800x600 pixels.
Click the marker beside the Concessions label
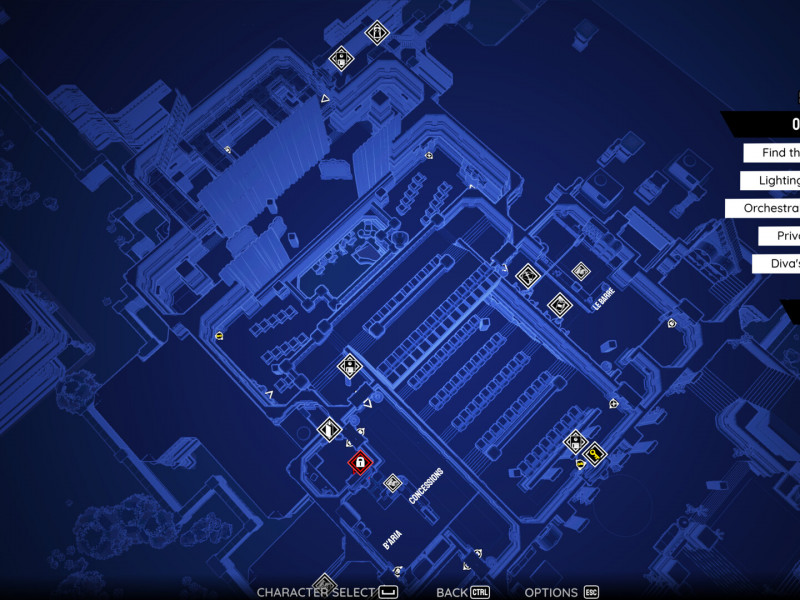[393, 483]
